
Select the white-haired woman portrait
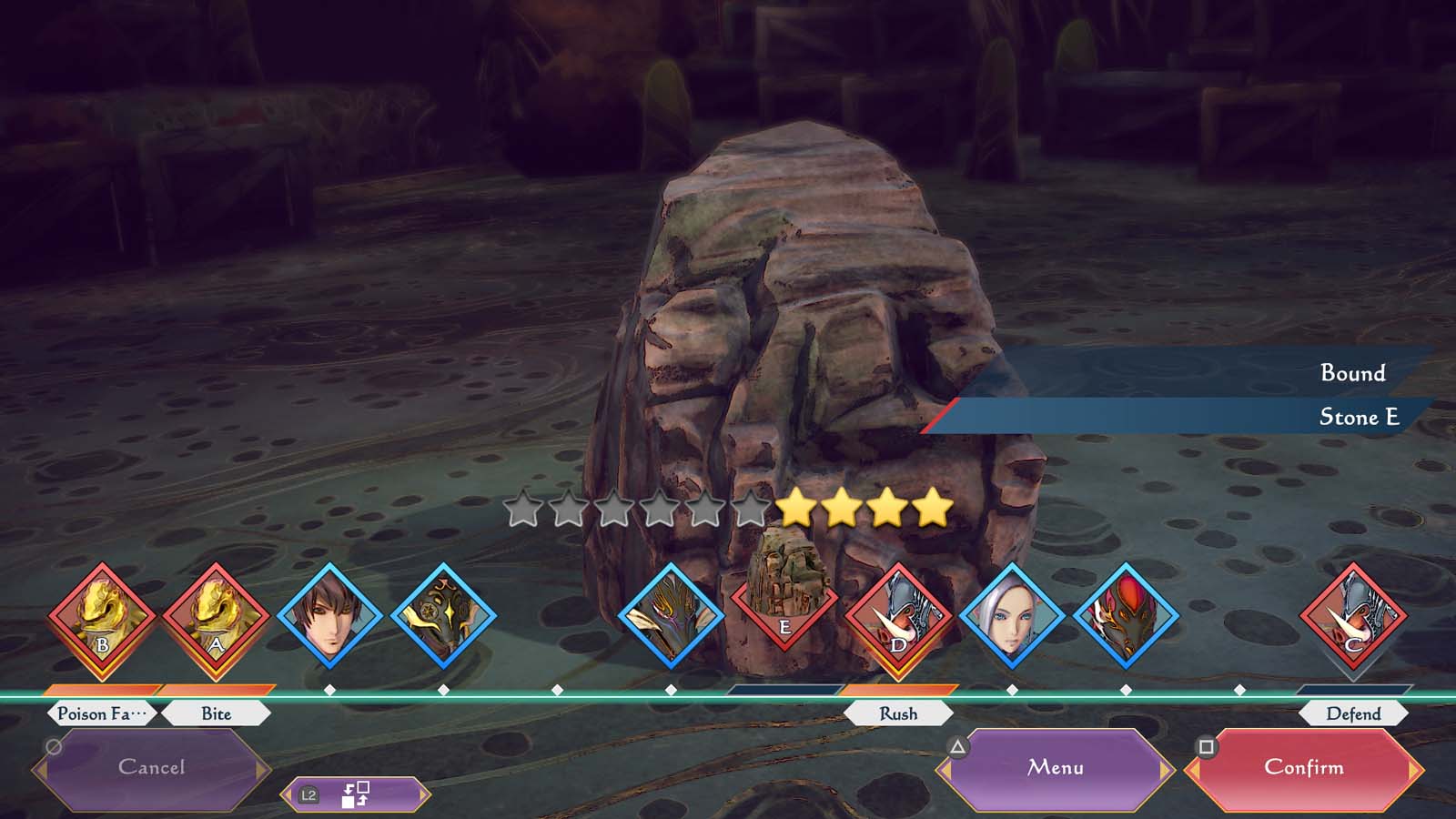point(1012,619)
